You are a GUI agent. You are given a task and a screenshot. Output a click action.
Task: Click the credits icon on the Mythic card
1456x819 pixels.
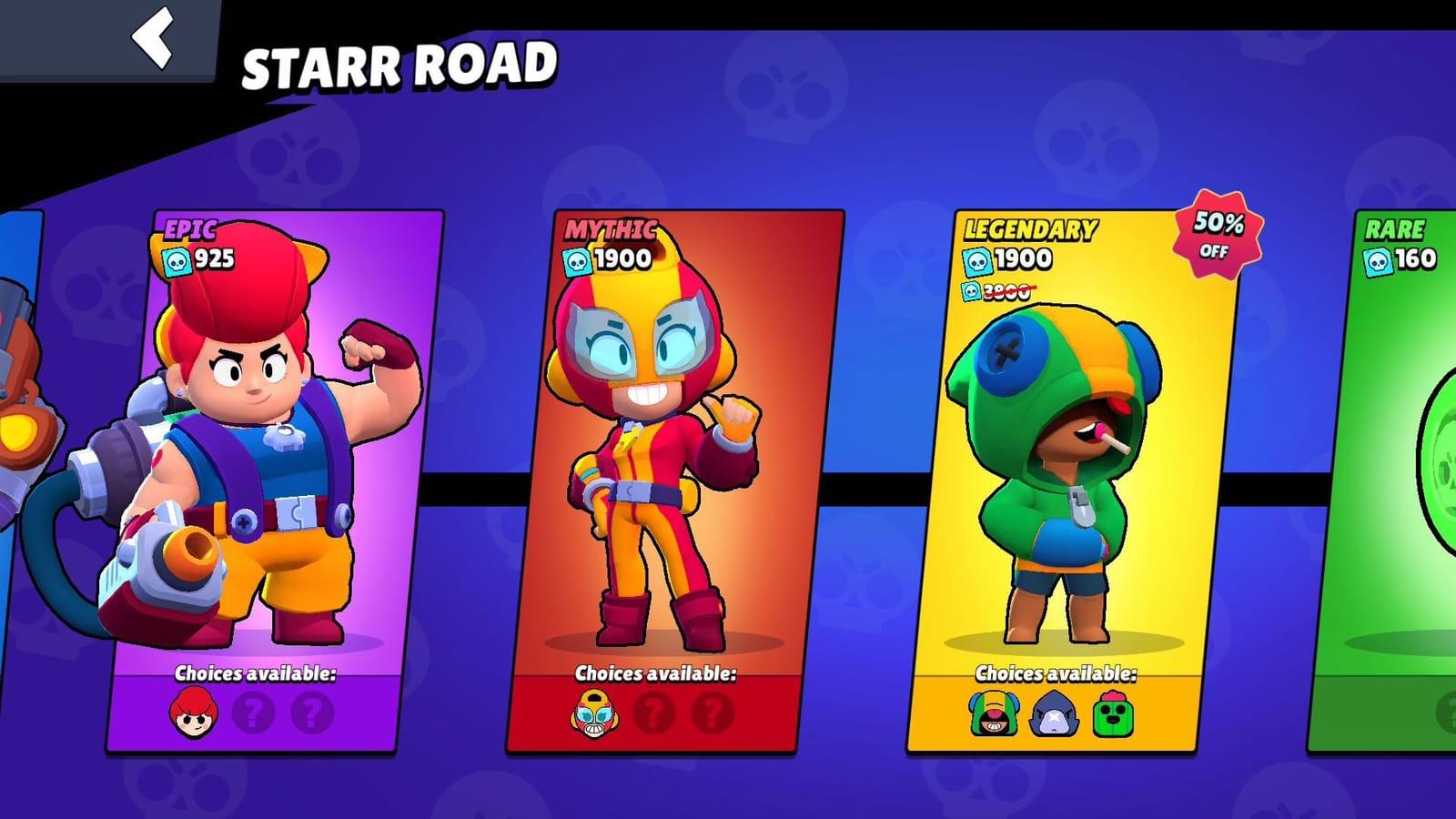[575, 263]
